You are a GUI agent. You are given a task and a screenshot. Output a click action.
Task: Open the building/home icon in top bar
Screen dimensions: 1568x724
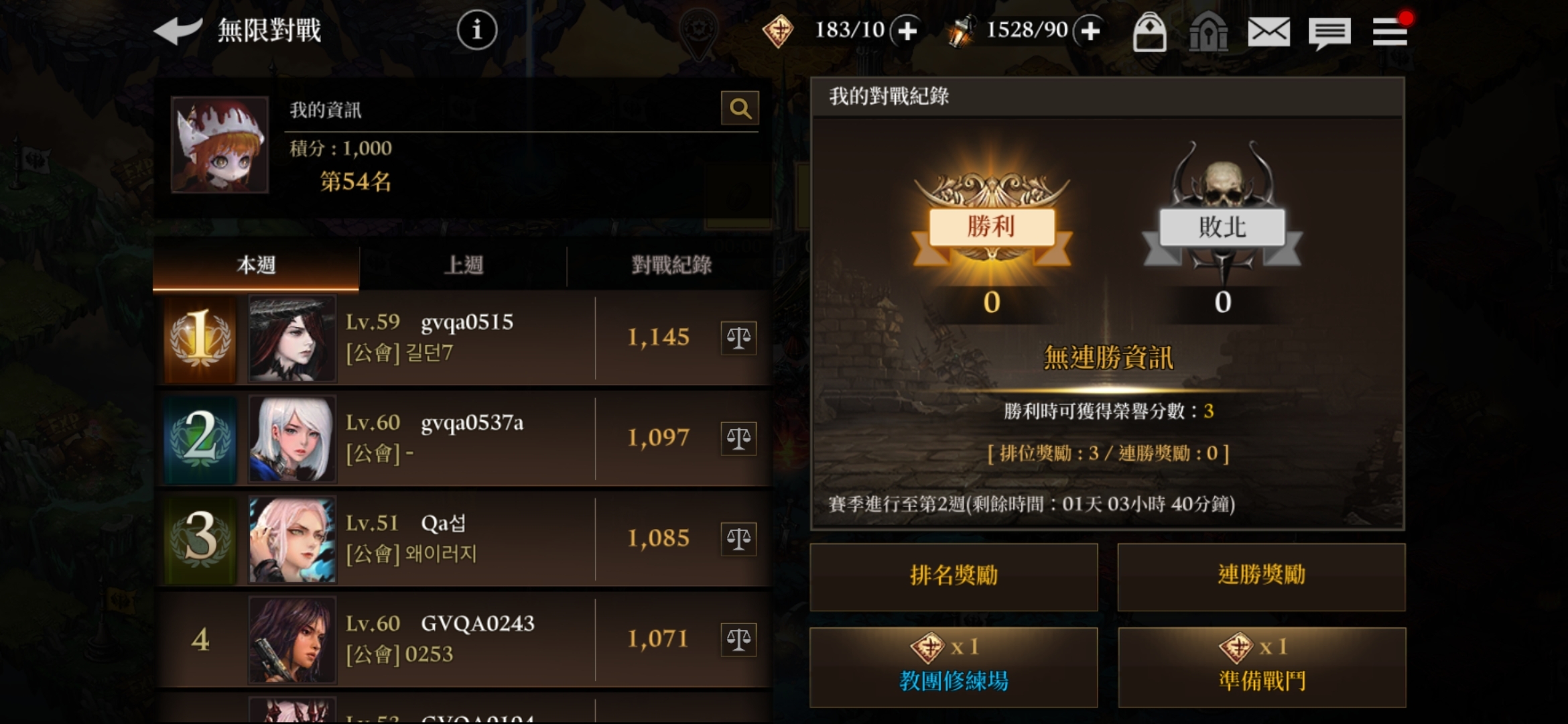[x=1210, y=31]
